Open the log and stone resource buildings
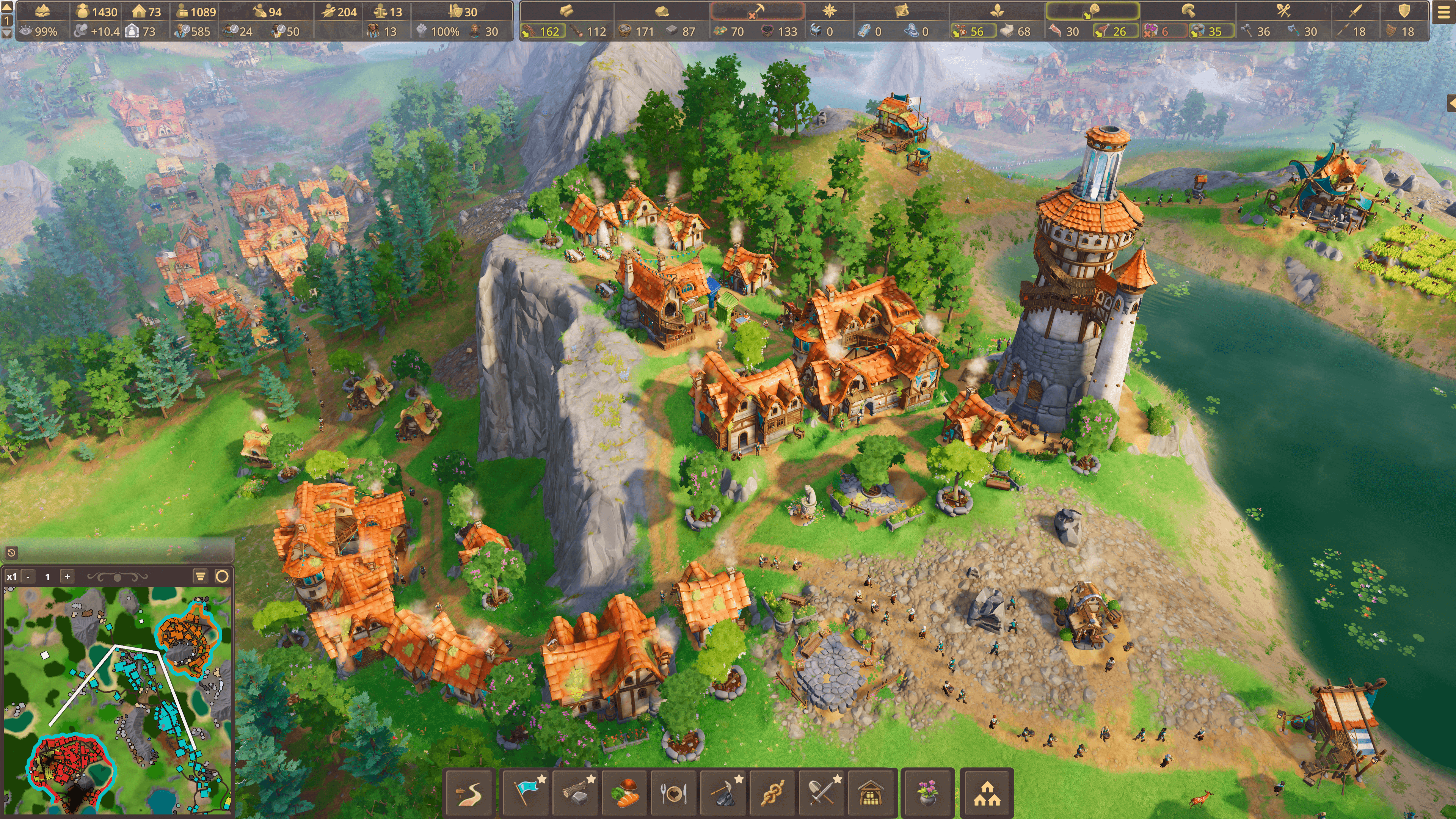 pos(576,792)
